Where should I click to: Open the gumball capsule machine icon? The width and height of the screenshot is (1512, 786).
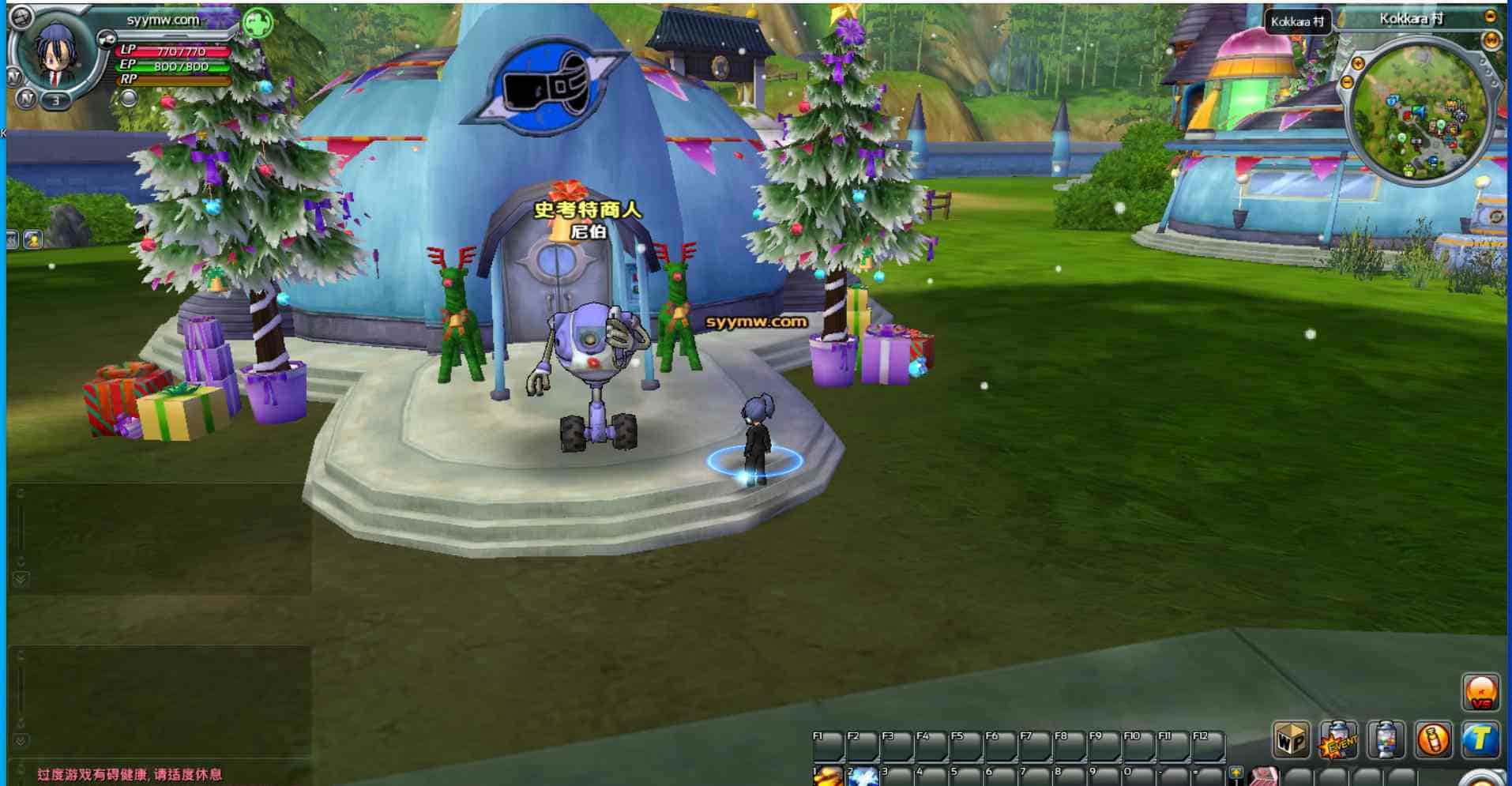click(1386, 739)
